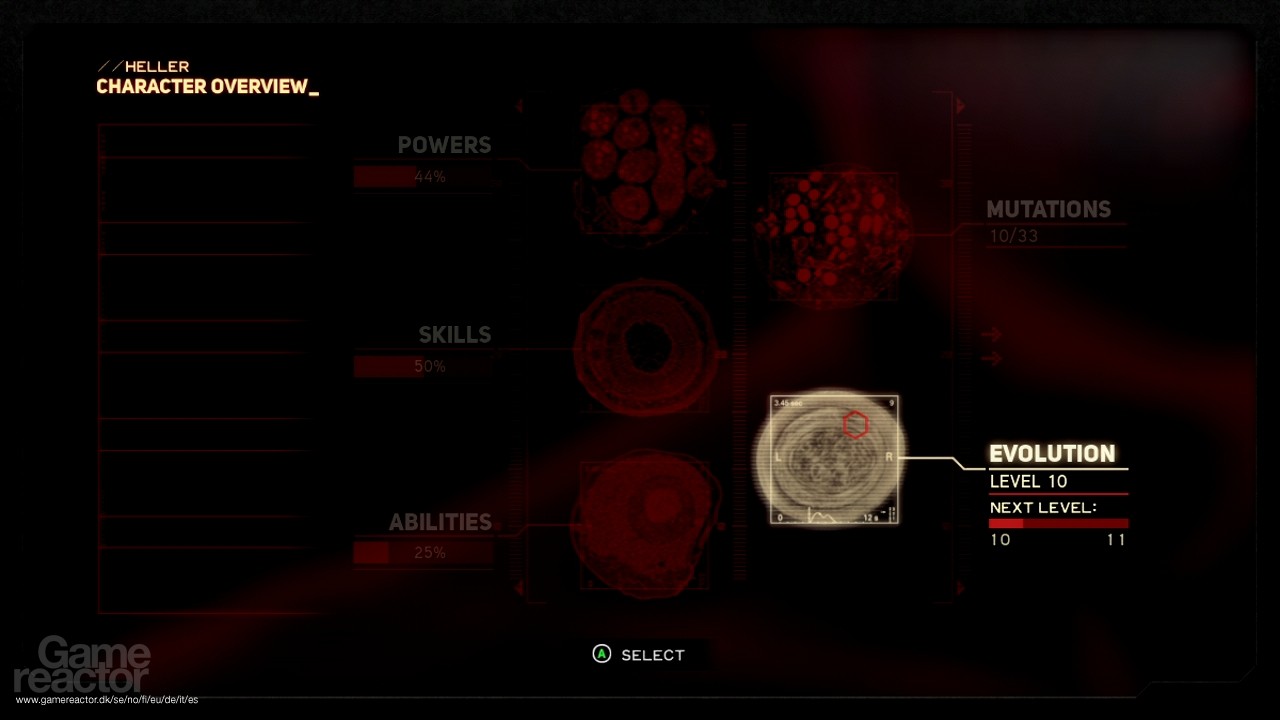Click the Skills 50% progress bar
Image resolution: width=1280 pixels, height=720 pixels.
[423, 366]
